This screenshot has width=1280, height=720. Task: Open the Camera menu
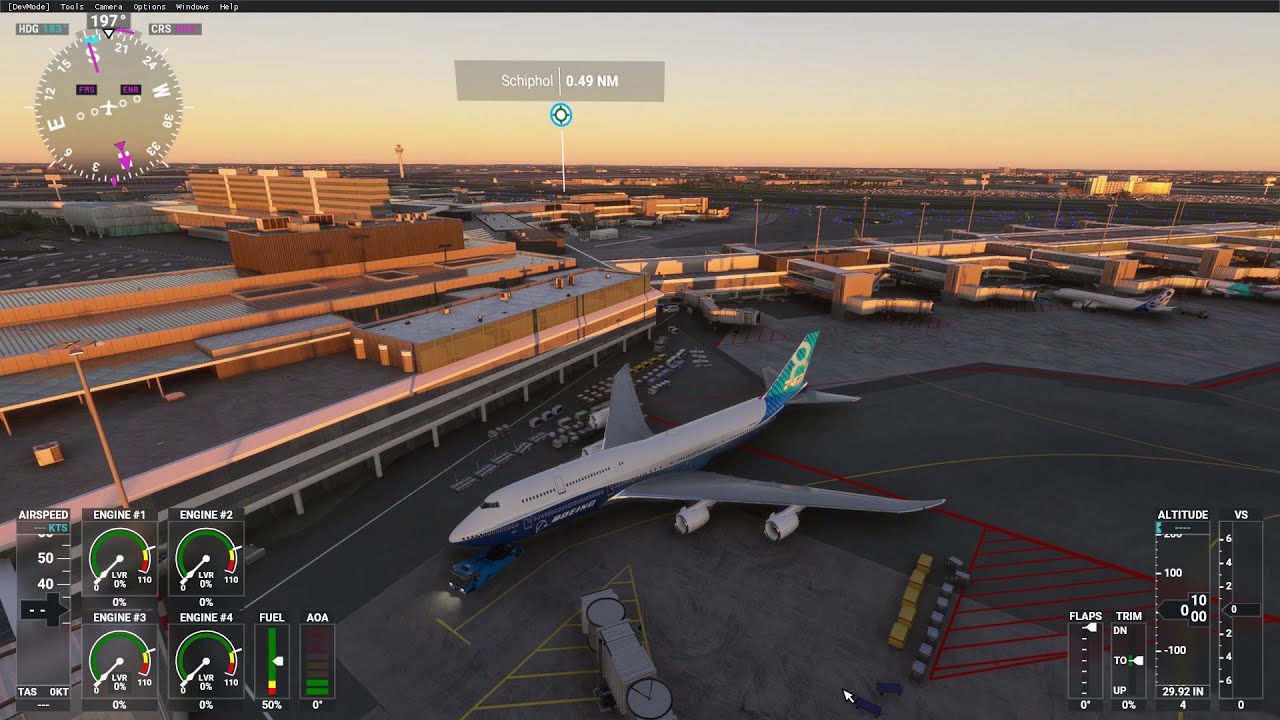coord(108,6)
